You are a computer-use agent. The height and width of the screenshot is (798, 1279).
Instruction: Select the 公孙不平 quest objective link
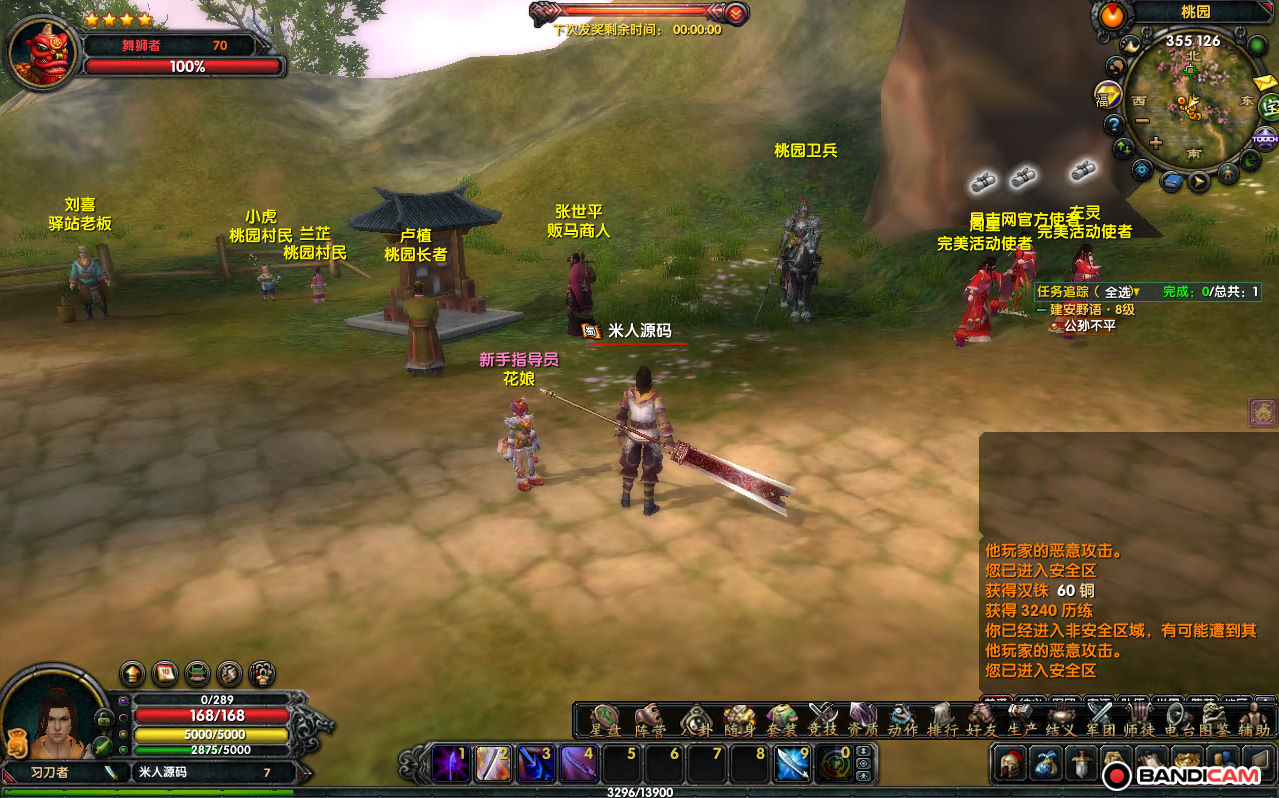(1089, 325)
